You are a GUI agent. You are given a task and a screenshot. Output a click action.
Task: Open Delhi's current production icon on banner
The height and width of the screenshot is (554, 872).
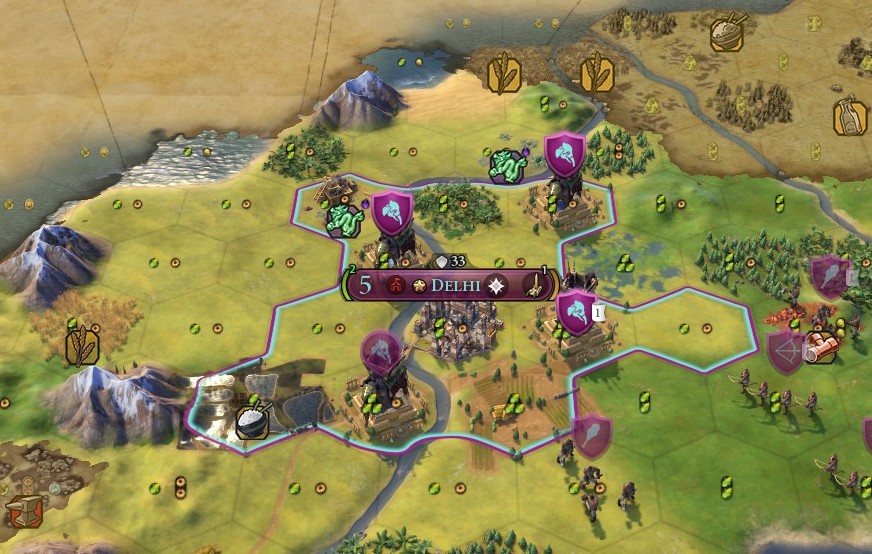click(x=538, y=286)
